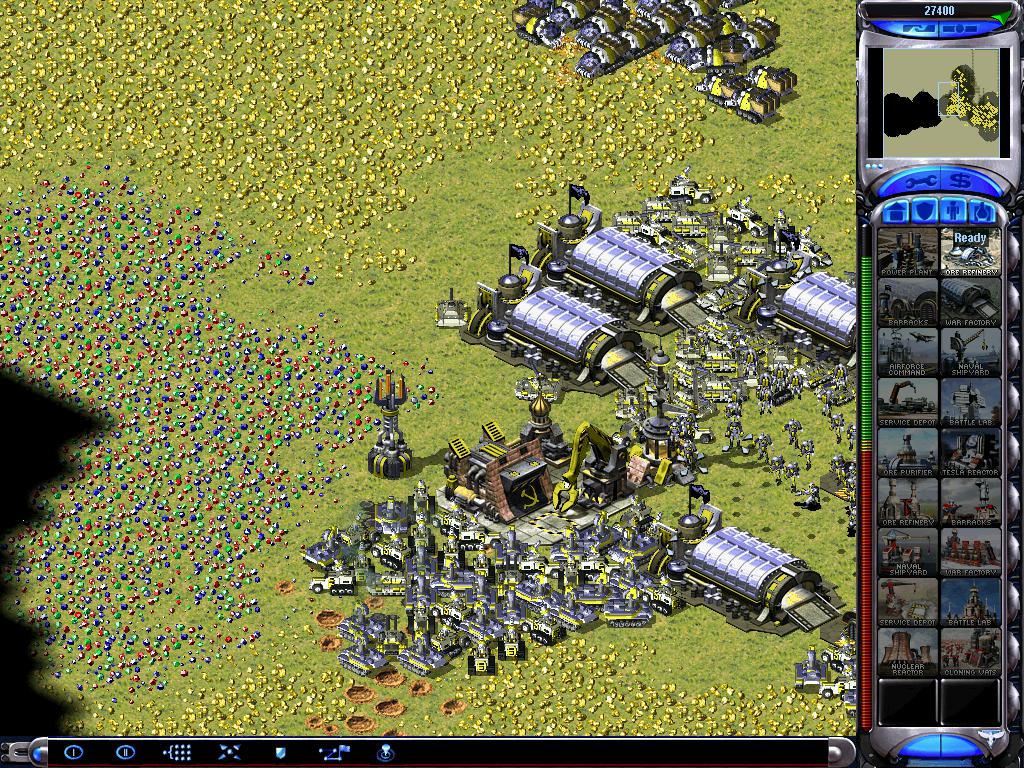The width and height of the screenshot is (1024, 768).
Task: Build a Power Plant
Action: (908, 252)
